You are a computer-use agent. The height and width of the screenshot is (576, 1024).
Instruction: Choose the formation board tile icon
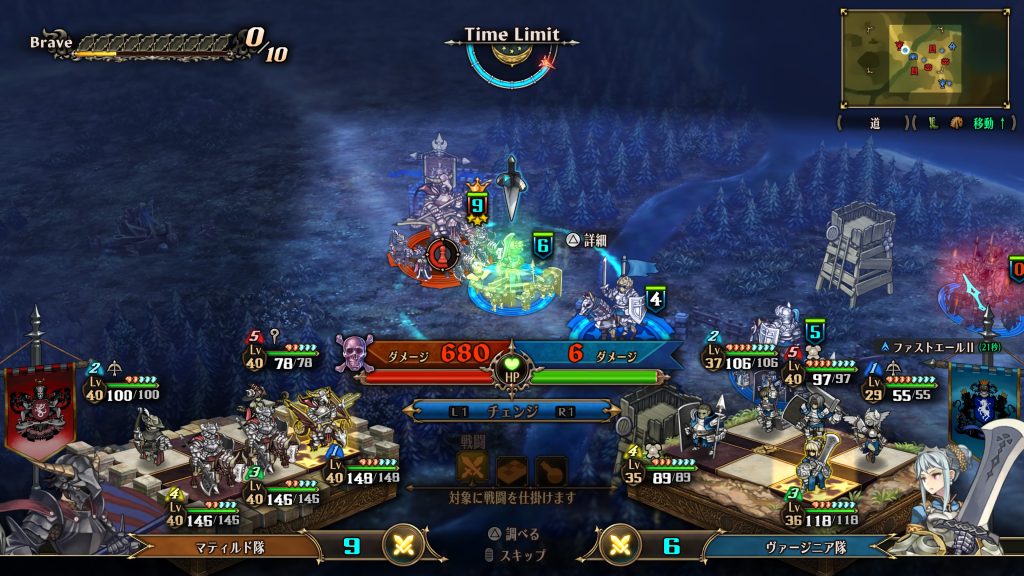pyautogui.click(x=511, y=470)
